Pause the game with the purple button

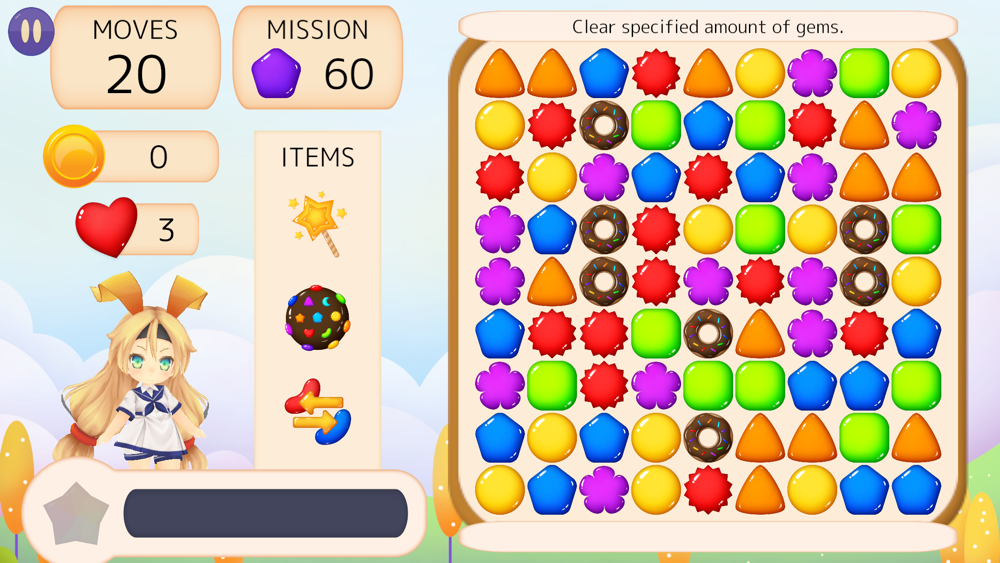point(31,31)
